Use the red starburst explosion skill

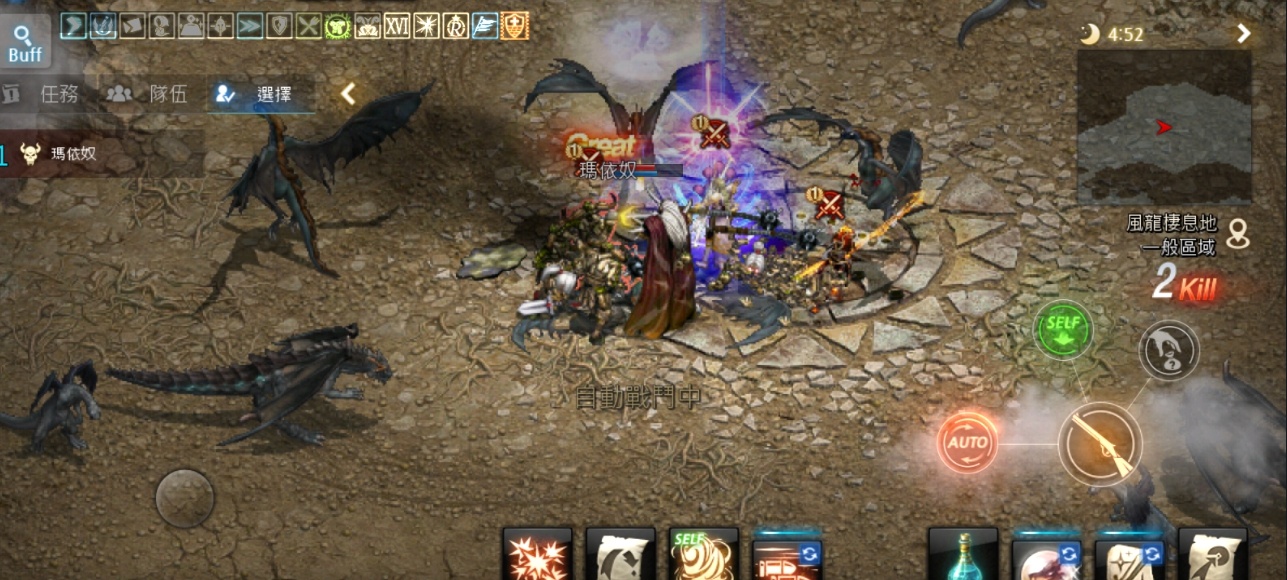point(538,556)
